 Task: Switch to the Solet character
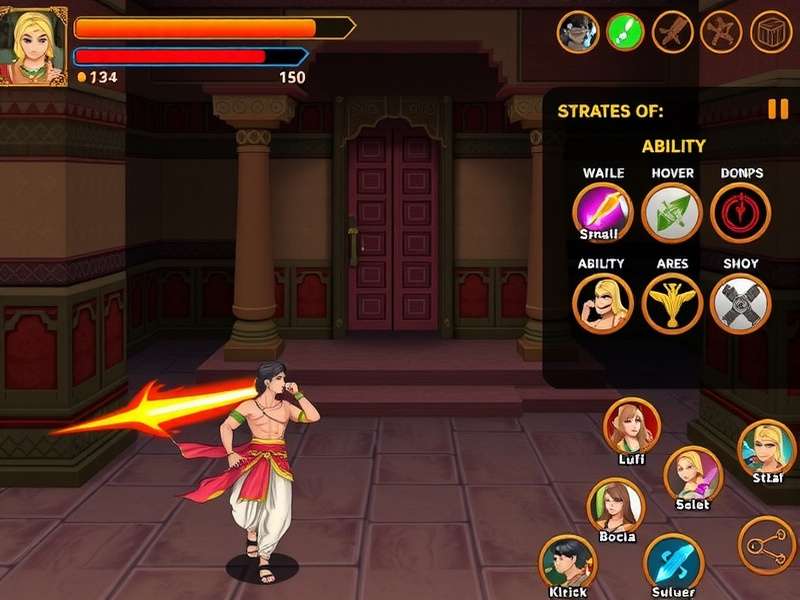[x=692, y=473]
